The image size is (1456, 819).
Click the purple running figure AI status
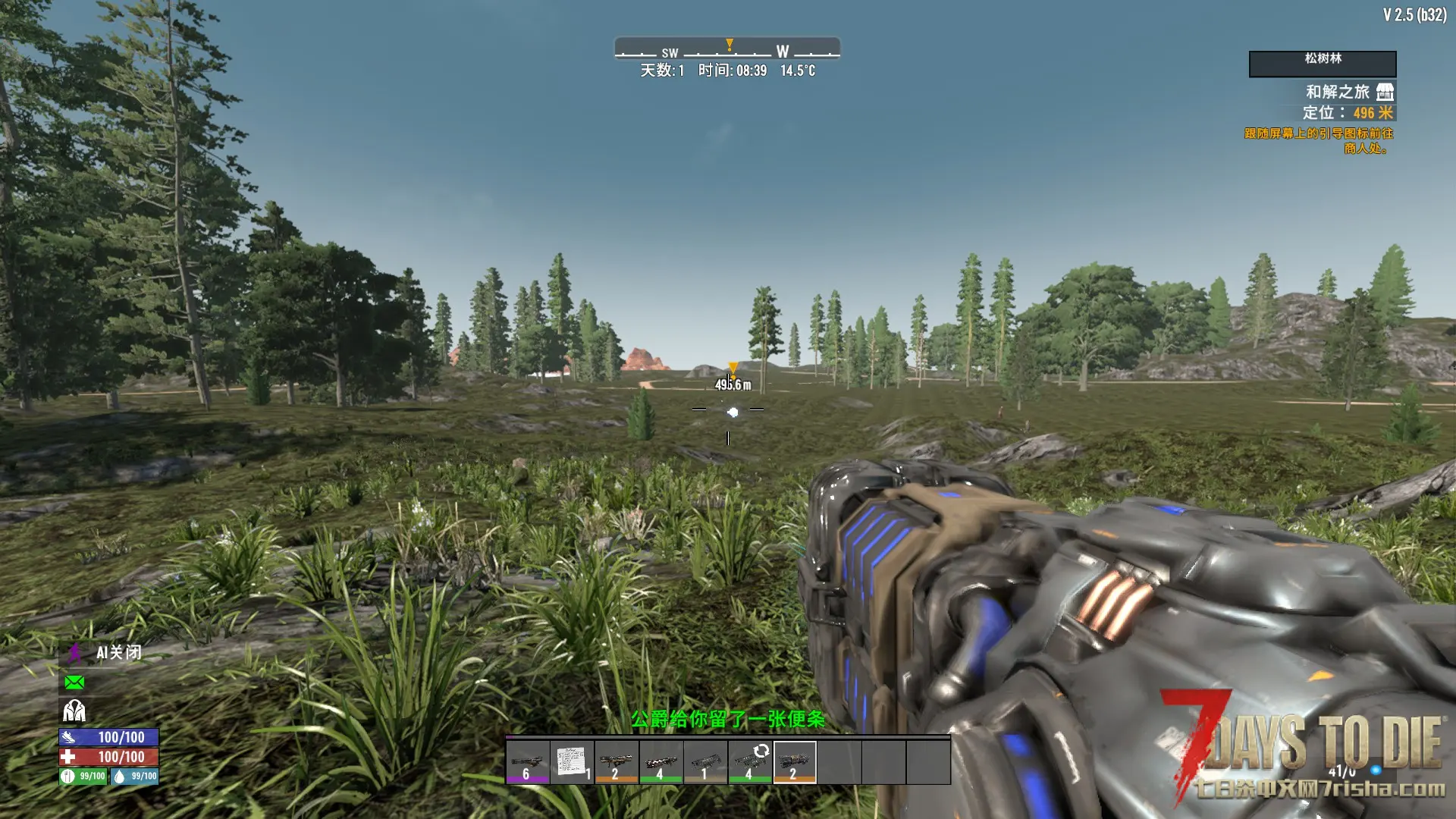(x=75, y=653)
